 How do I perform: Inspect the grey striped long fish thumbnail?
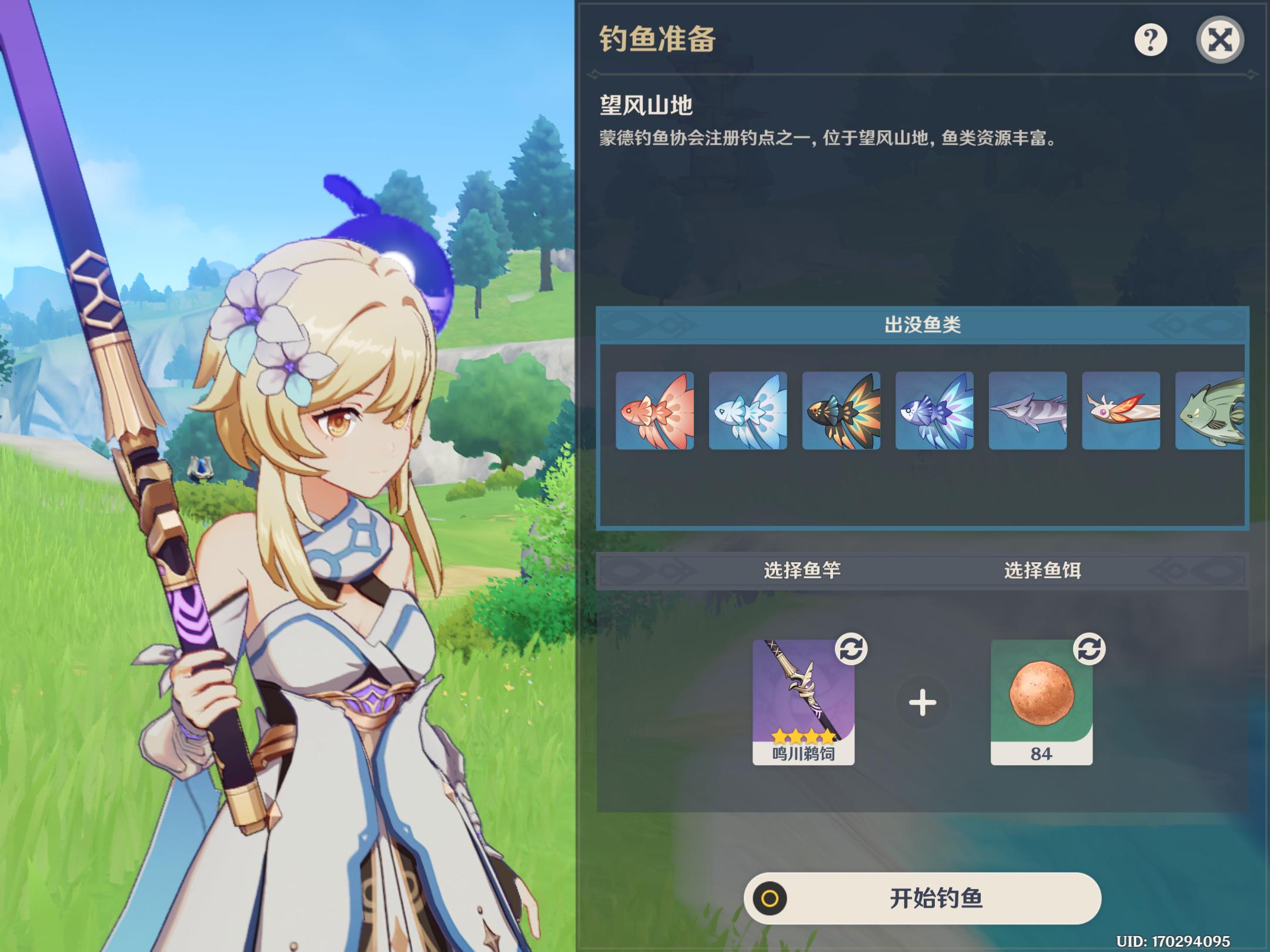(1028, 411)
